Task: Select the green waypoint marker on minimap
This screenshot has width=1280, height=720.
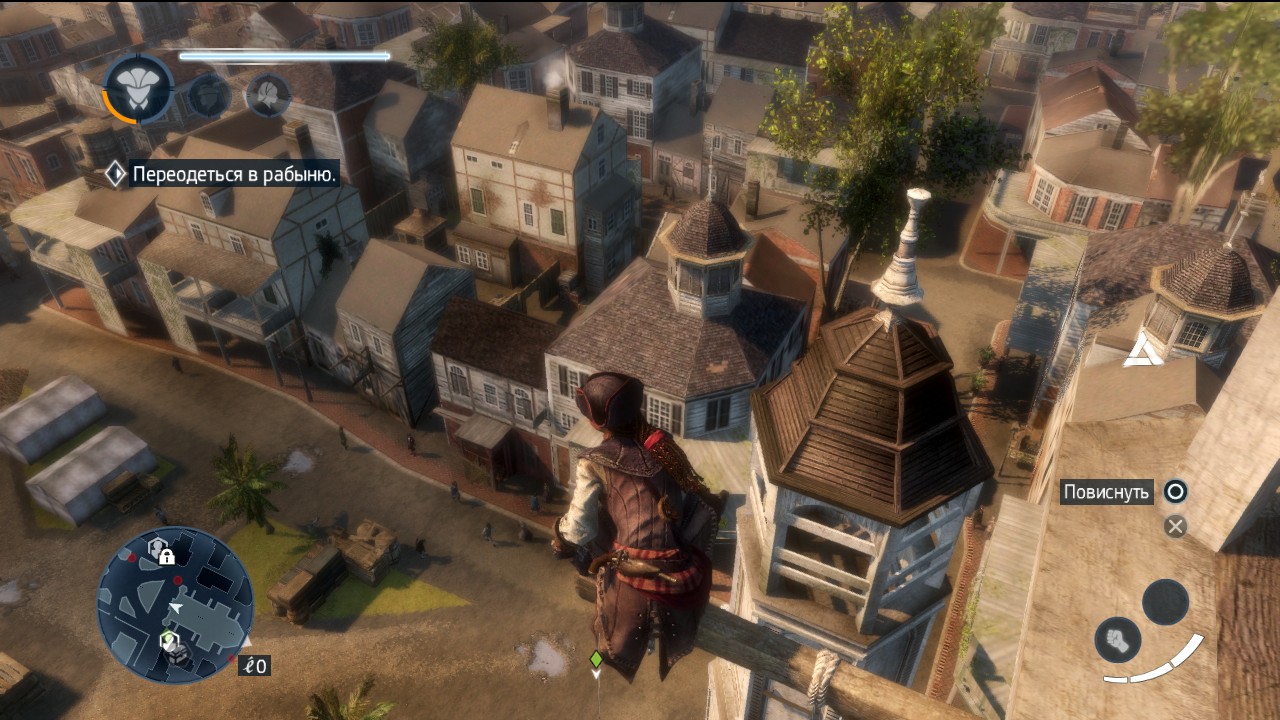Action: point(168,638)
